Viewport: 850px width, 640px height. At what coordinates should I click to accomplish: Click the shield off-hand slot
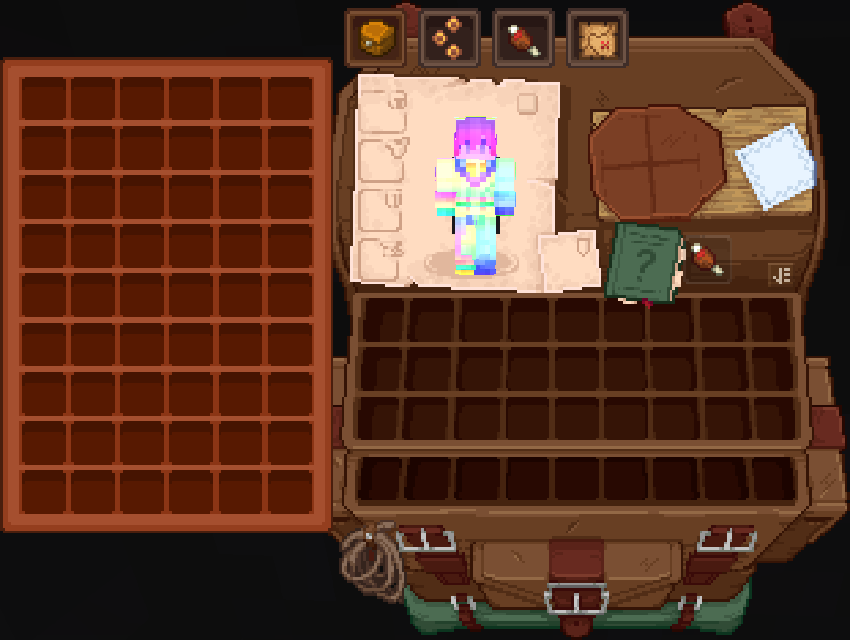click(569, 258)
